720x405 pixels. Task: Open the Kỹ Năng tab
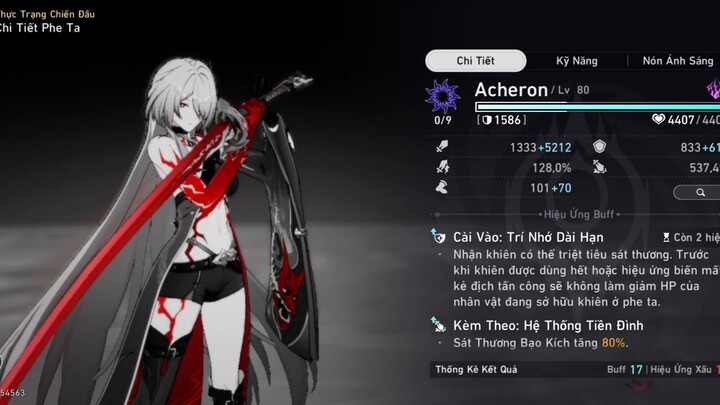coord(576,61)
